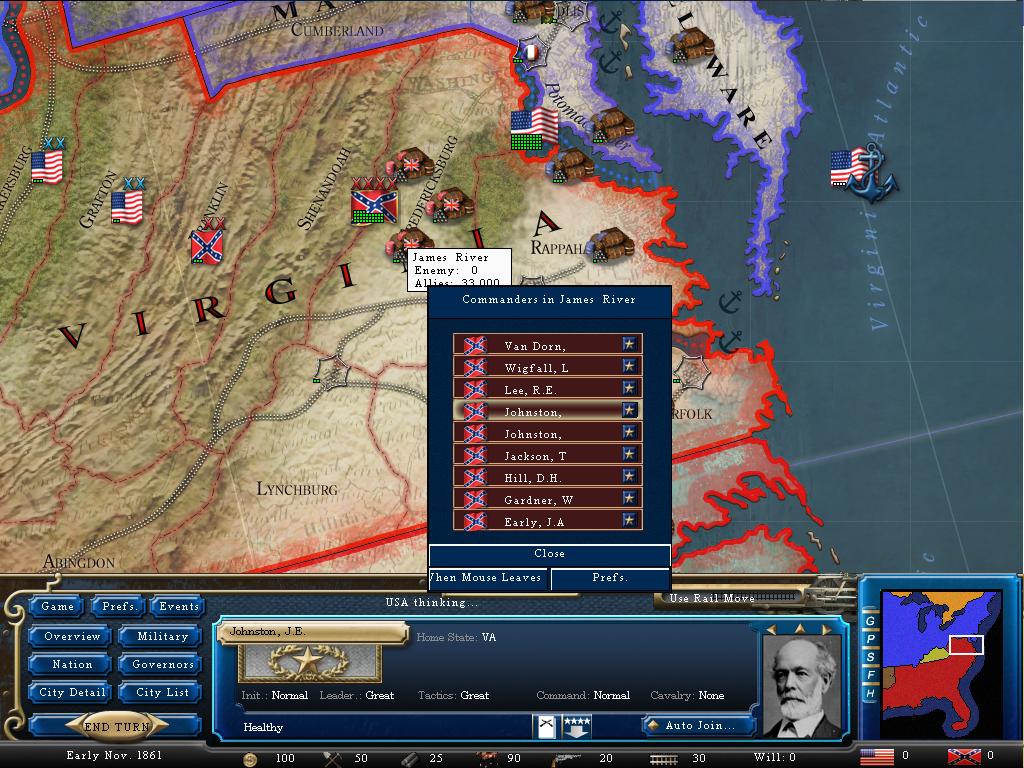This screenshot has width=1024, height=768.
Task: Show the City List
Action: [x=162, y=693]
